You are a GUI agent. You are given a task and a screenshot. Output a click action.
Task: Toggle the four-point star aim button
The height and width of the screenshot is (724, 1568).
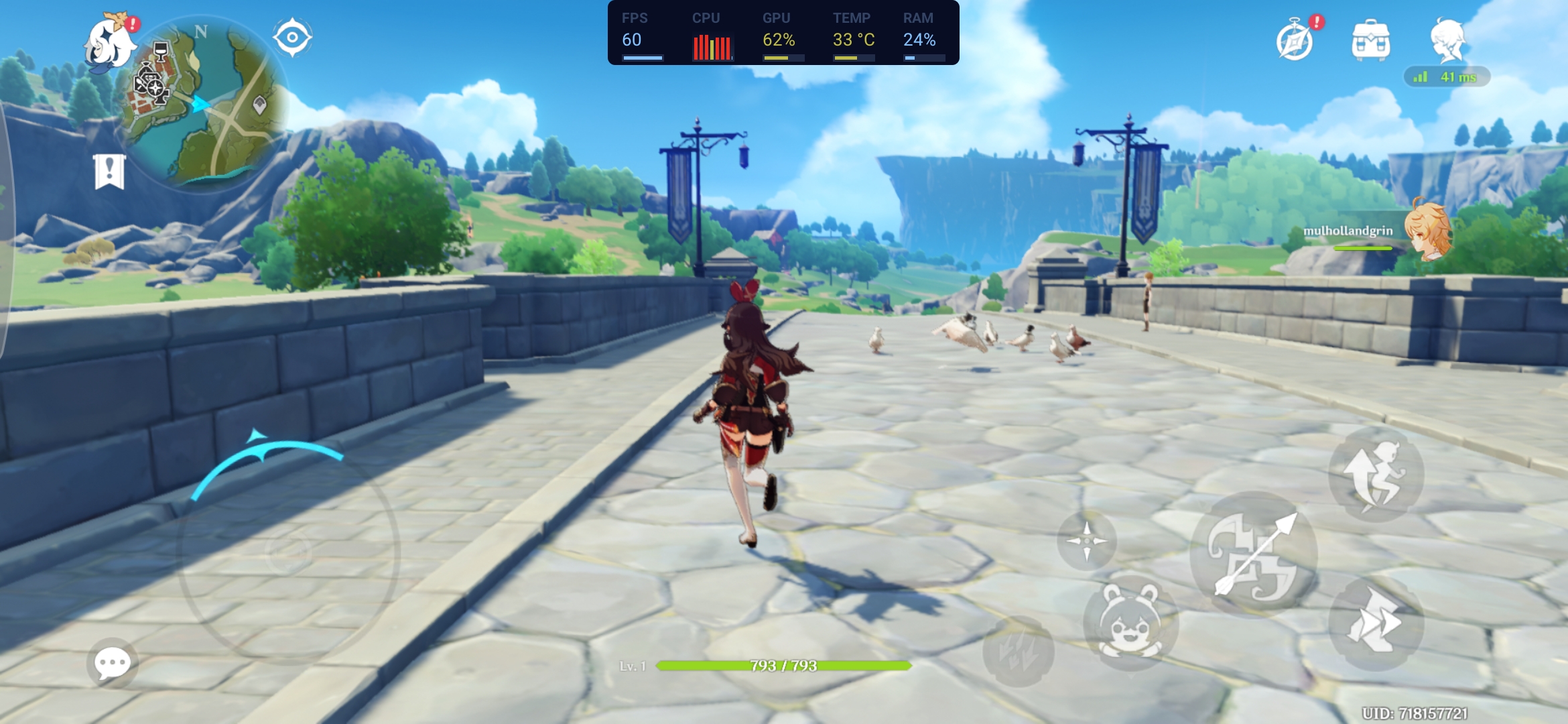point(1086,540)
